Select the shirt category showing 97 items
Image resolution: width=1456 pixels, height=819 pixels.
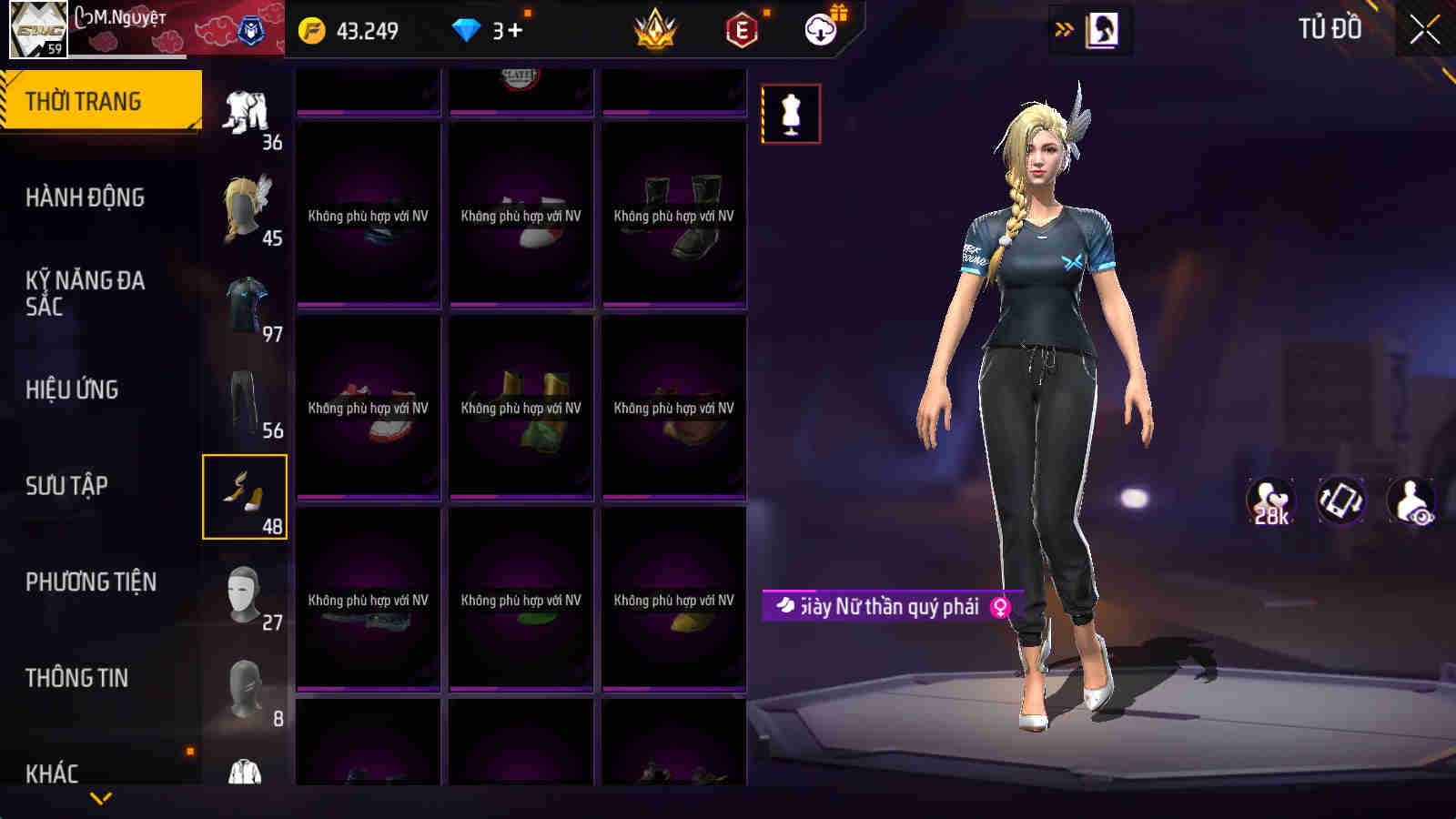(243, 300)
